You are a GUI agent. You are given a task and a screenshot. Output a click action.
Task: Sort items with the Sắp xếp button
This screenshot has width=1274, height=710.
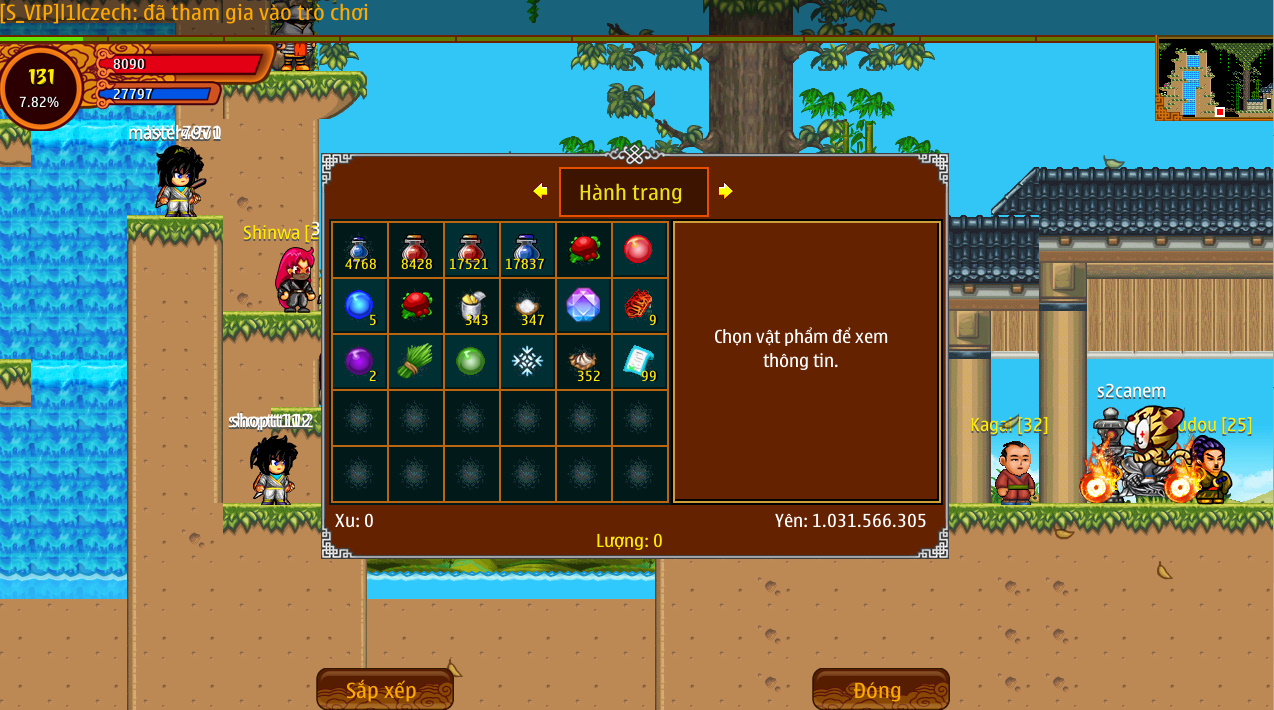(385, 690)
